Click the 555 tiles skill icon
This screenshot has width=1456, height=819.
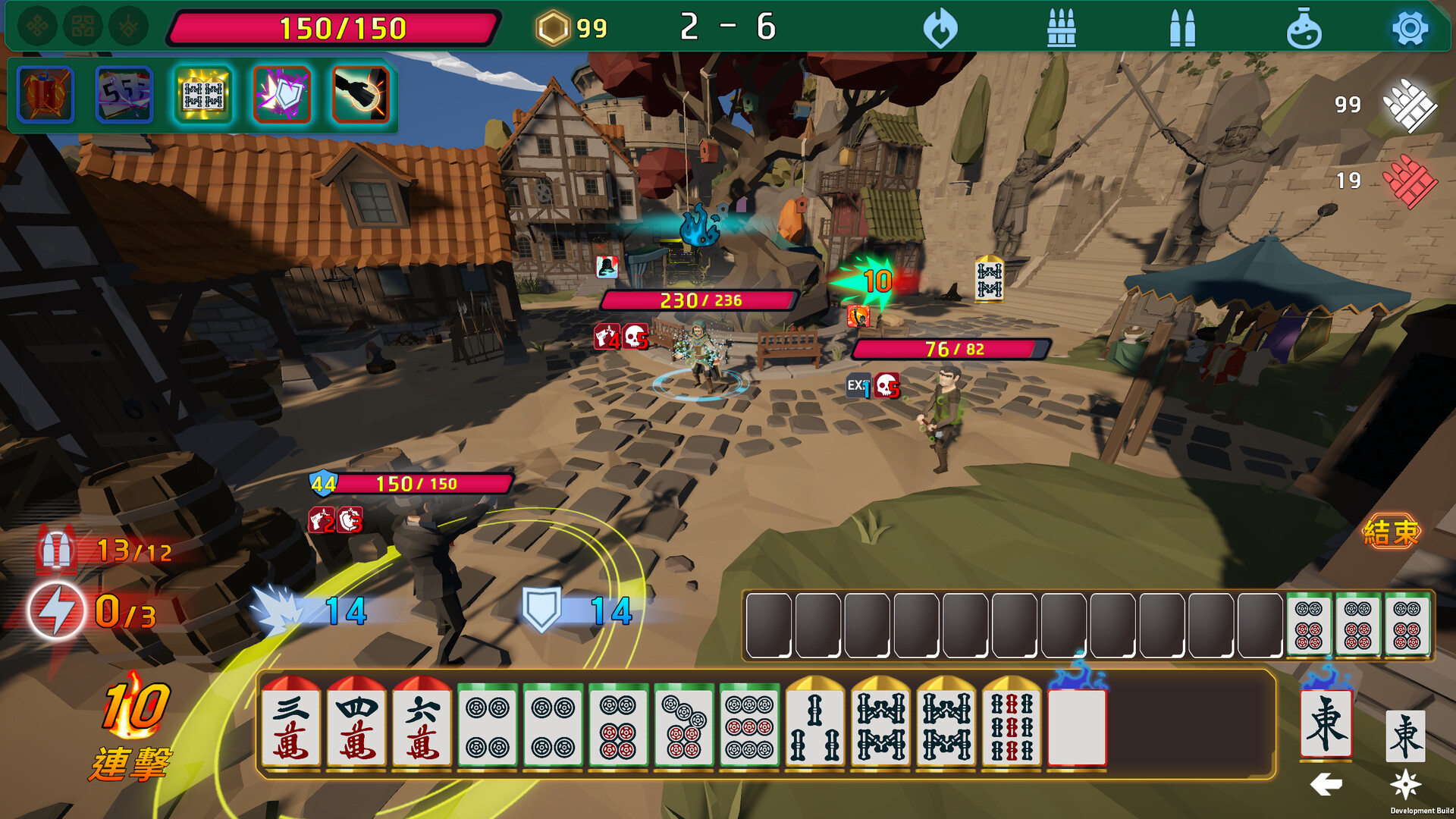tap(124, 95)
